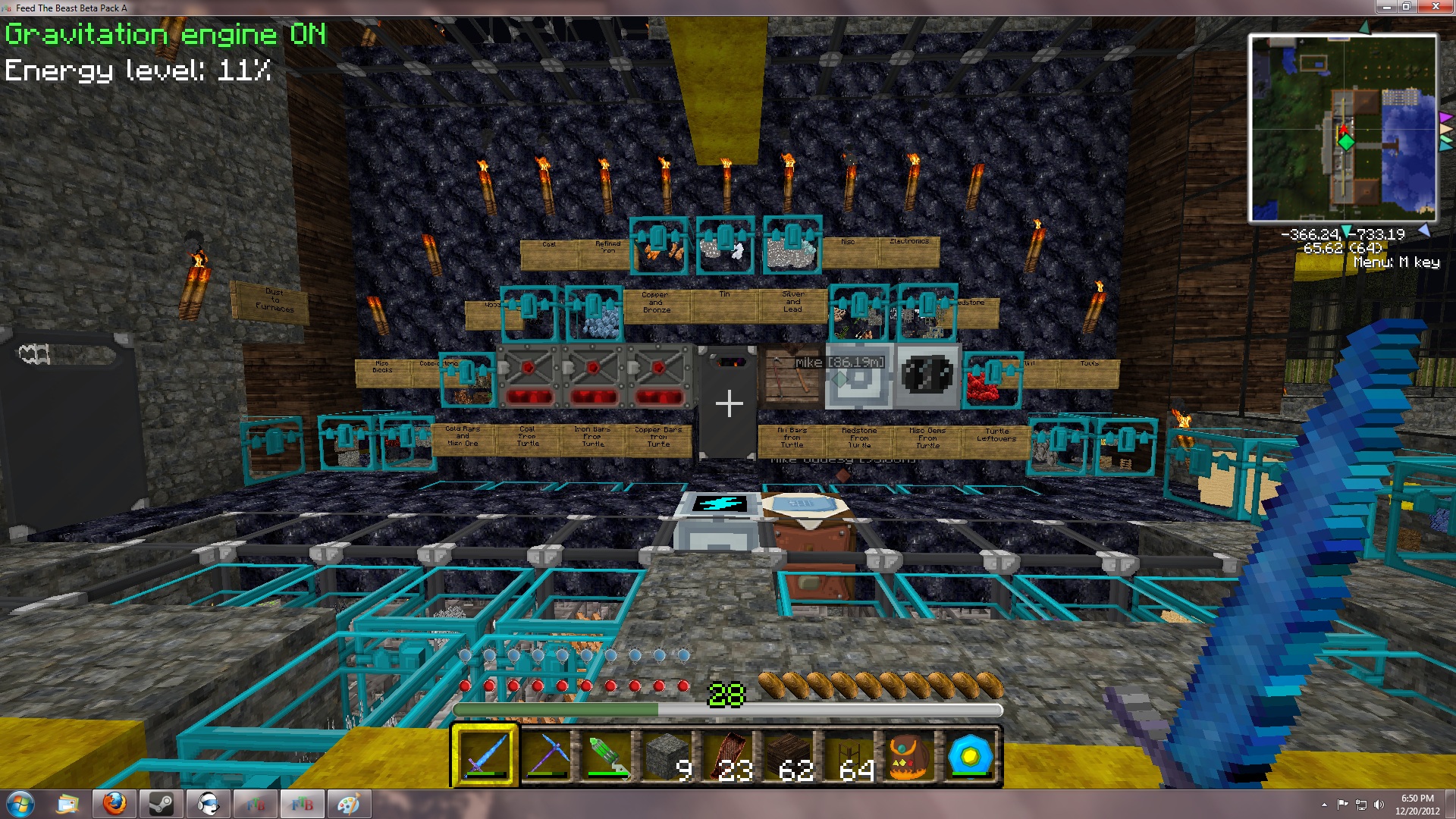
Task: Select the brown backpack hotbar slot
Action: click(909, 756)
